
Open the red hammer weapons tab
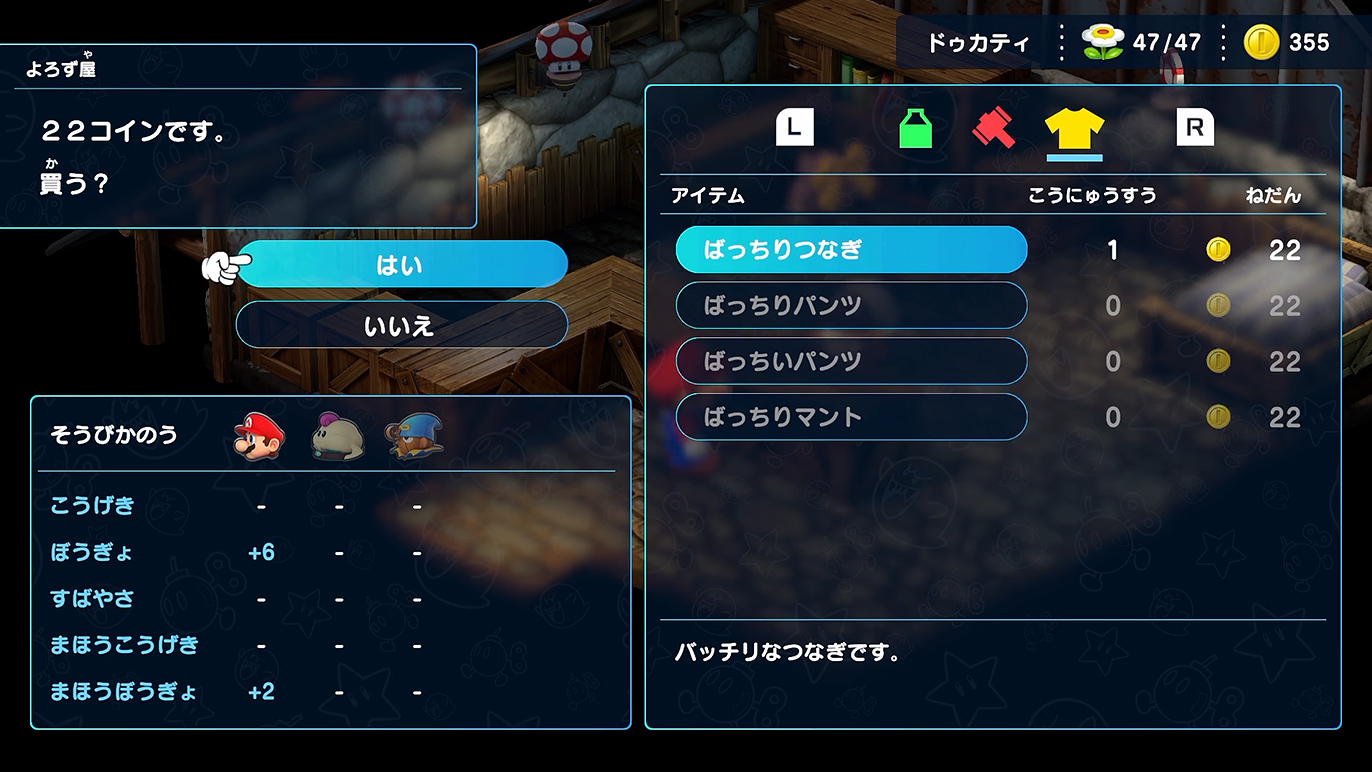tap(994, 129)
